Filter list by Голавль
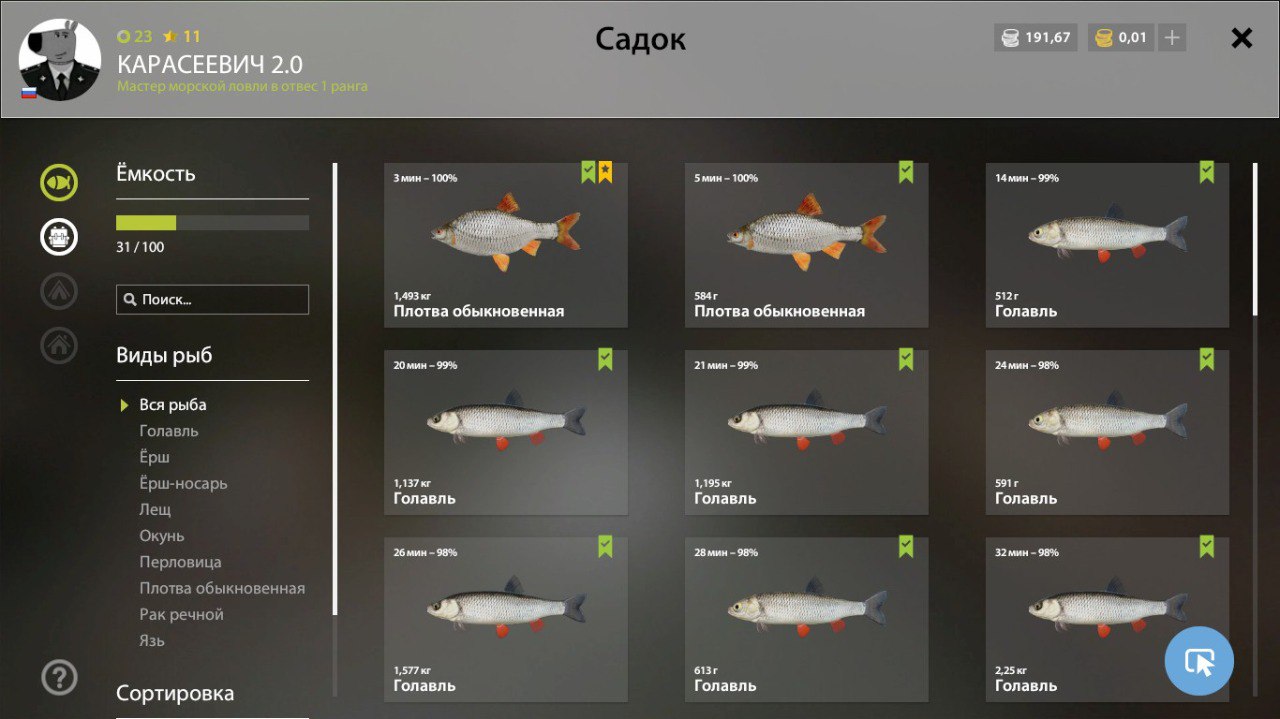Screen dimensions: 1280x719 coord(169,431)
